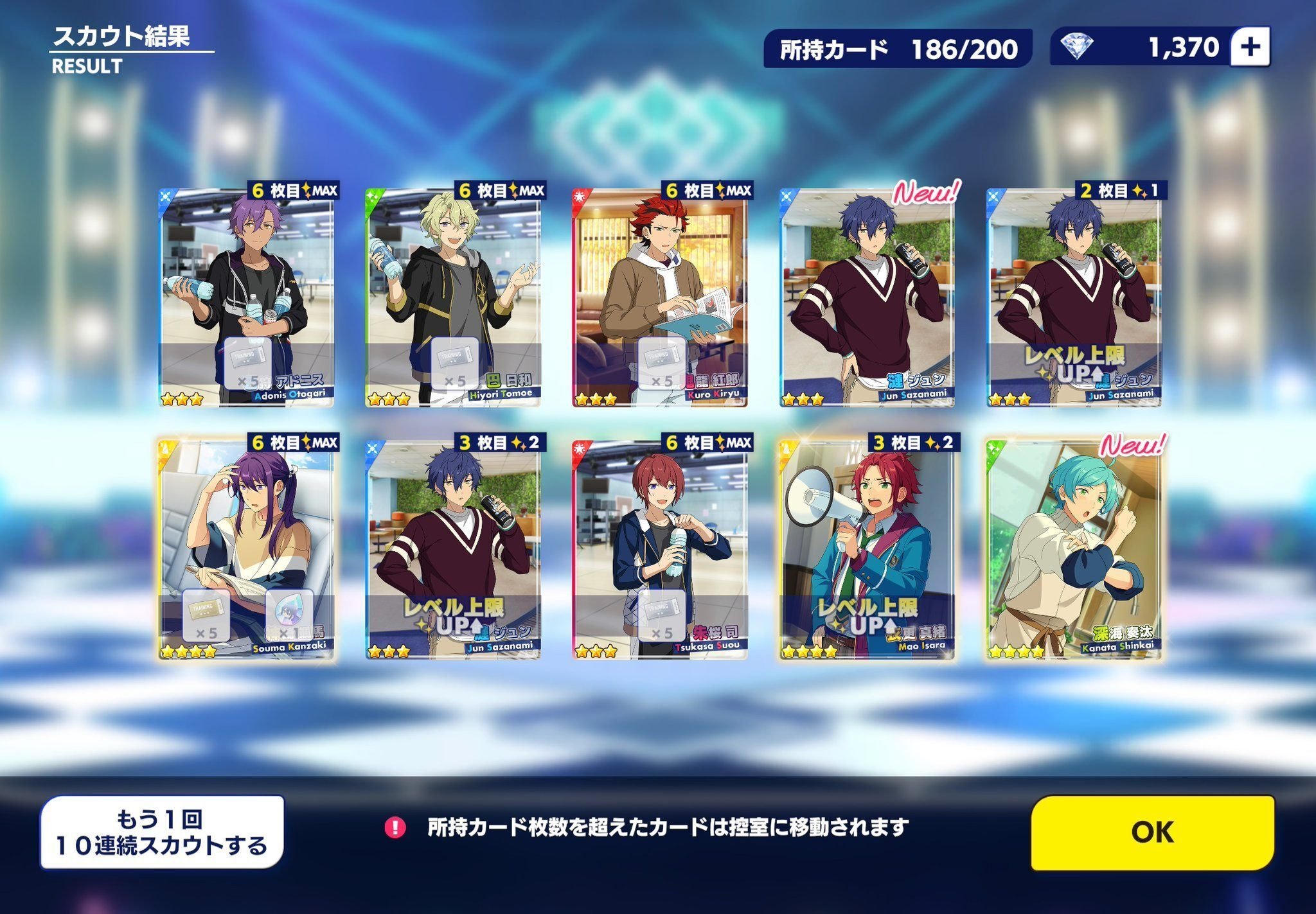Confirm results with the yellow OK button

(x=1152, y=832)
